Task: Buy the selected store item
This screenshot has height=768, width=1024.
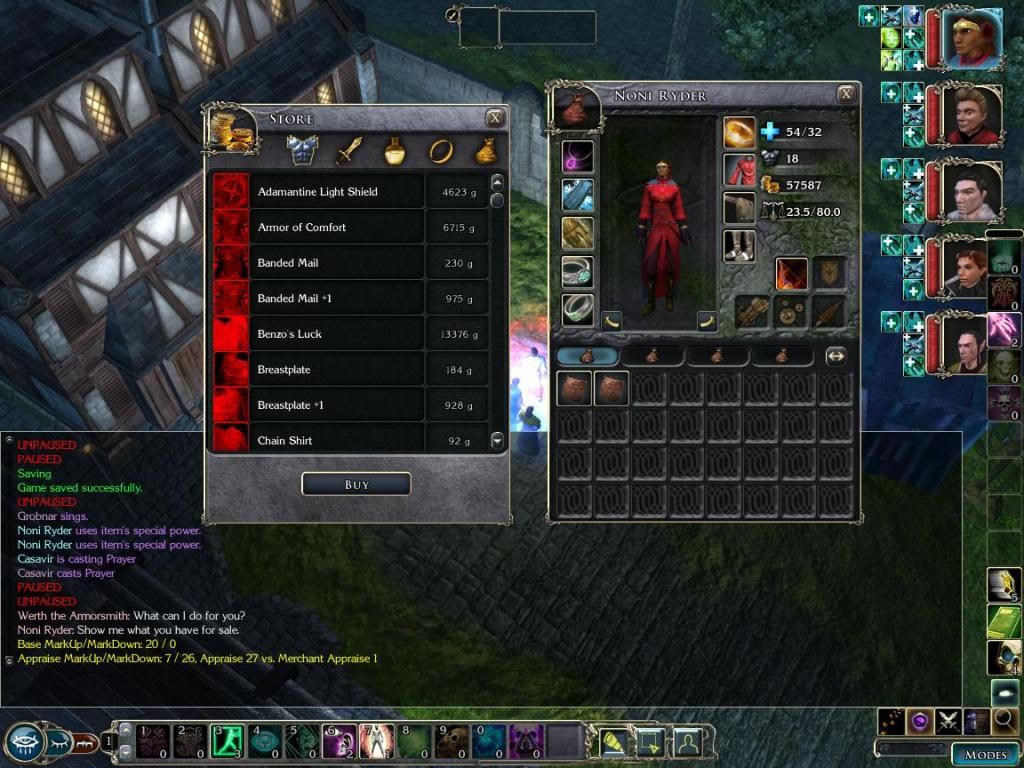Action: click(x=356, y=484)
